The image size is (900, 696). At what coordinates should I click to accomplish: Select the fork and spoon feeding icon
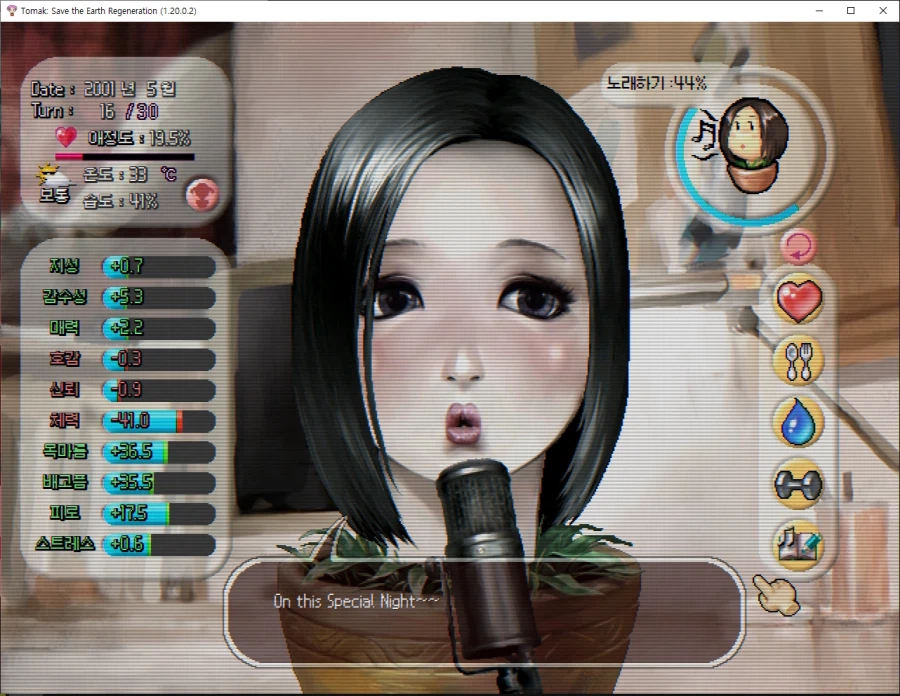click(798, 361)
